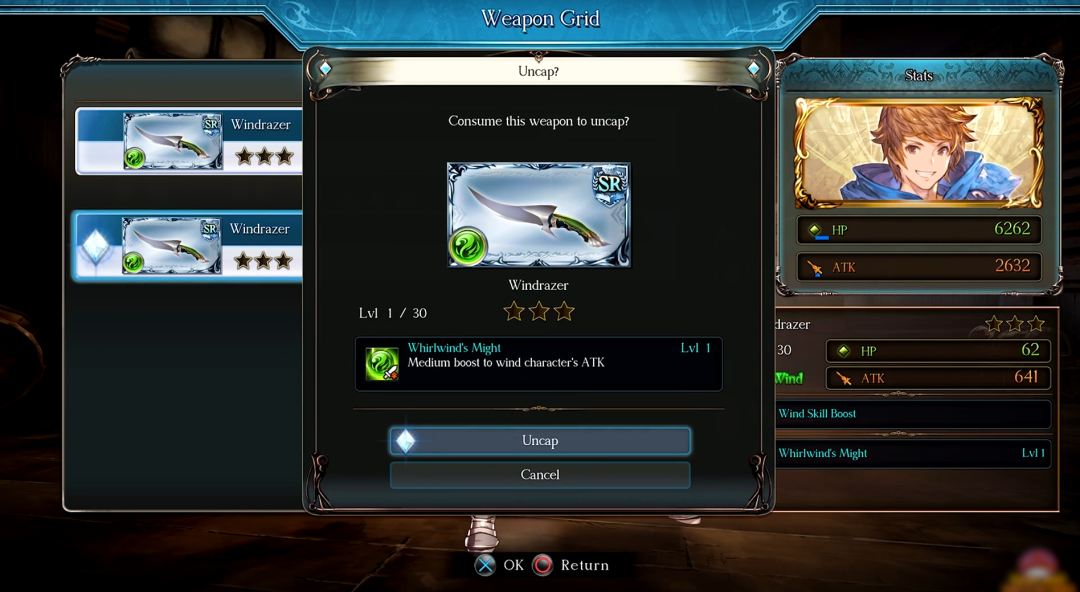Click the large Windrazer weapon thumbnail
Viewport: 1080px width, 592px height.
click(539, 215)
